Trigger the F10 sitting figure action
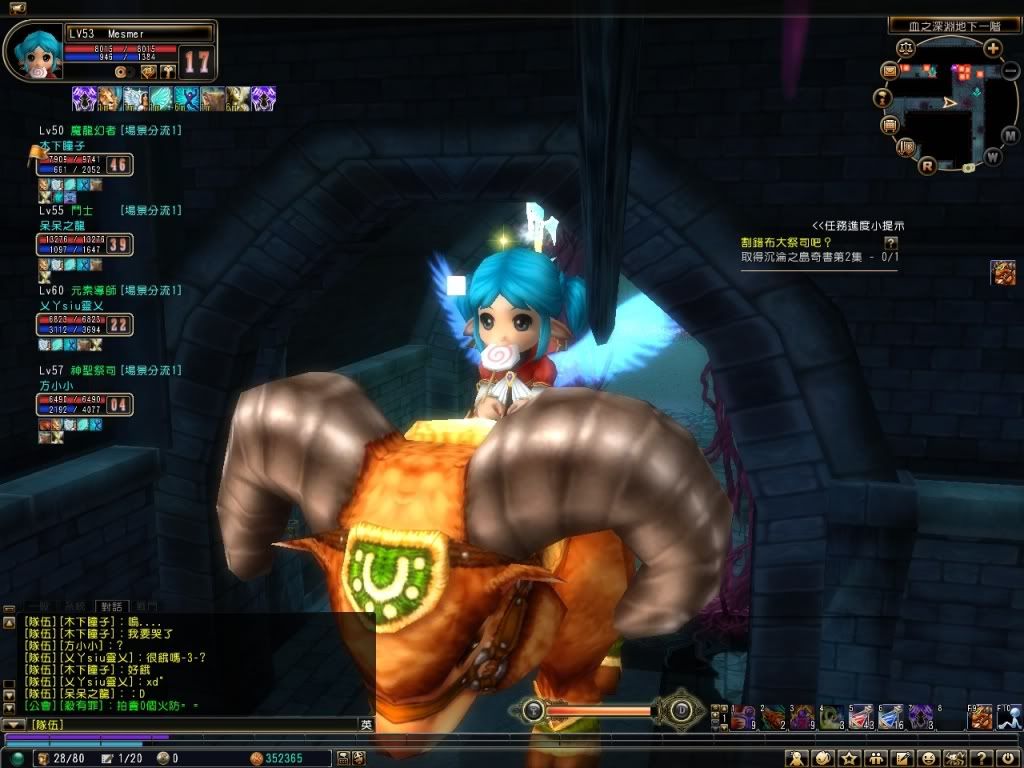The image size is (1024, 768). (1009, 716)
